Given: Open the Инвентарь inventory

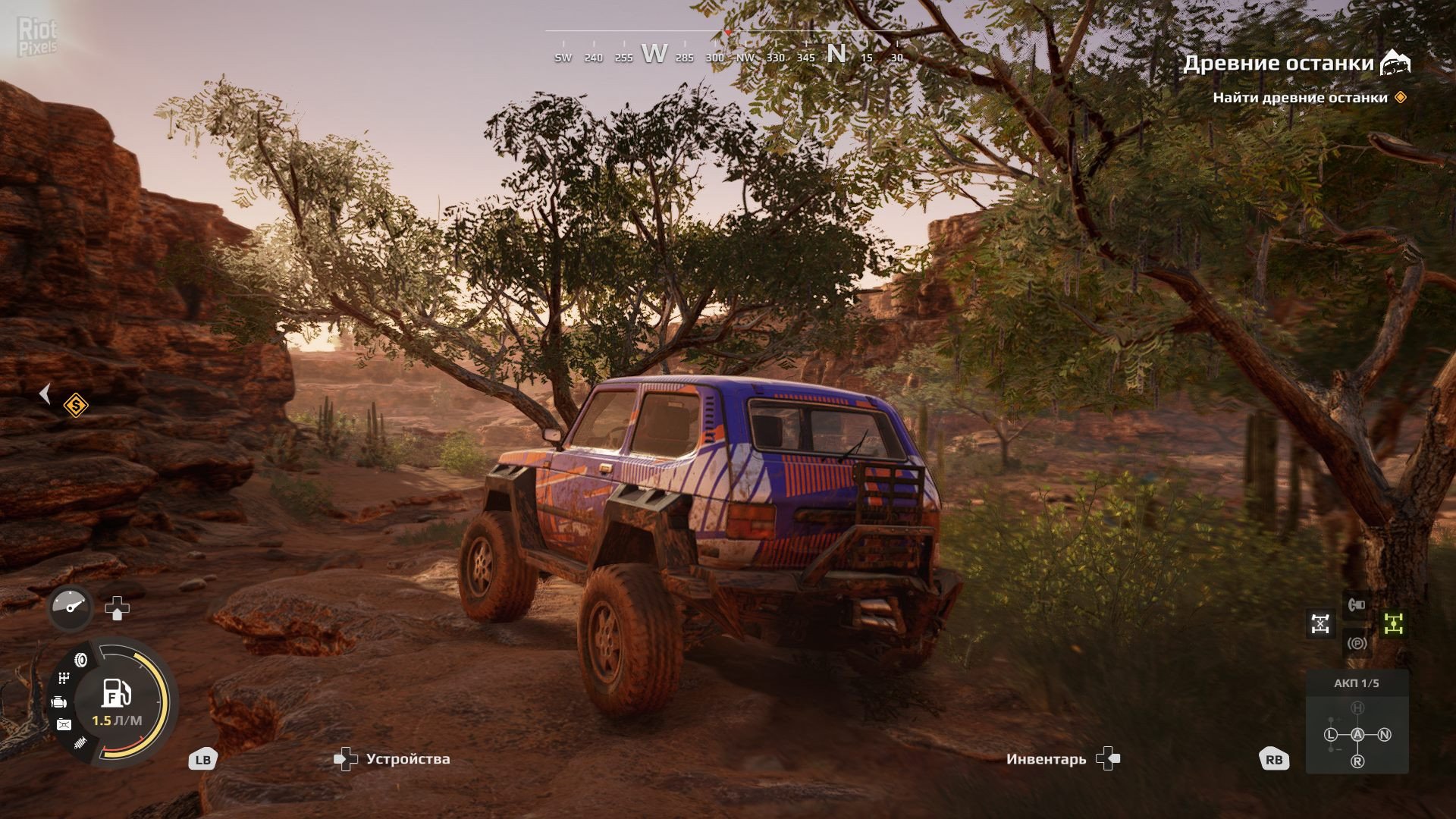Looking at the screenshot, I should pyautogui.click(x=1046, y=759).
